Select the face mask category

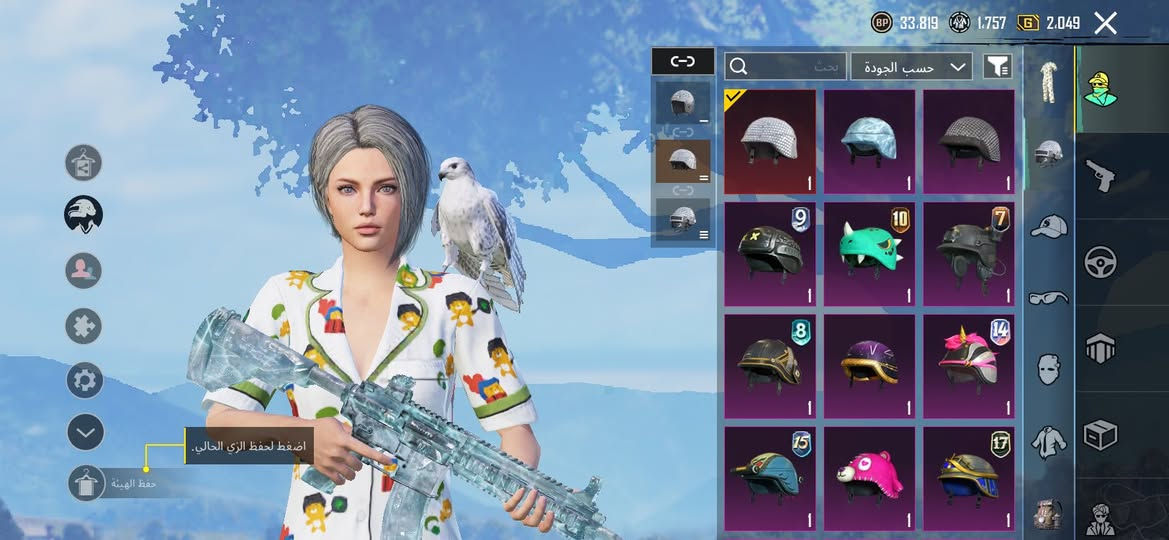1048,369
